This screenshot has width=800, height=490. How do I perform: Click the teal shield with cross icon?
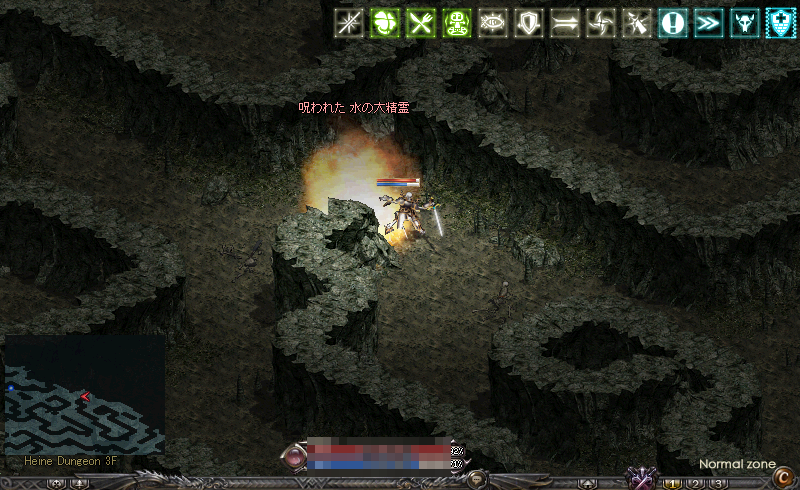coord(781,24)
